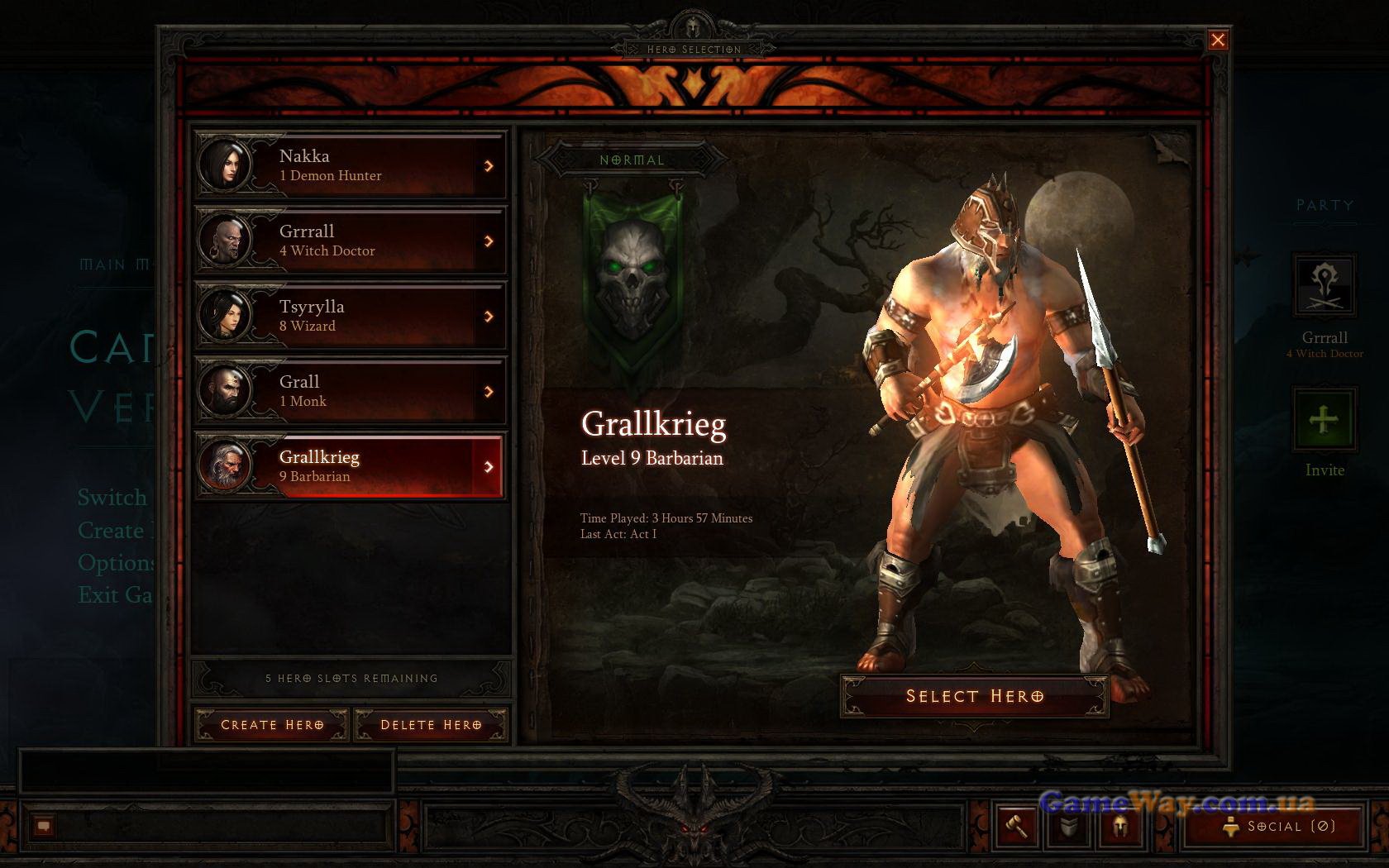
Task: Open the chat bubble icon
Action: [44, 826]
